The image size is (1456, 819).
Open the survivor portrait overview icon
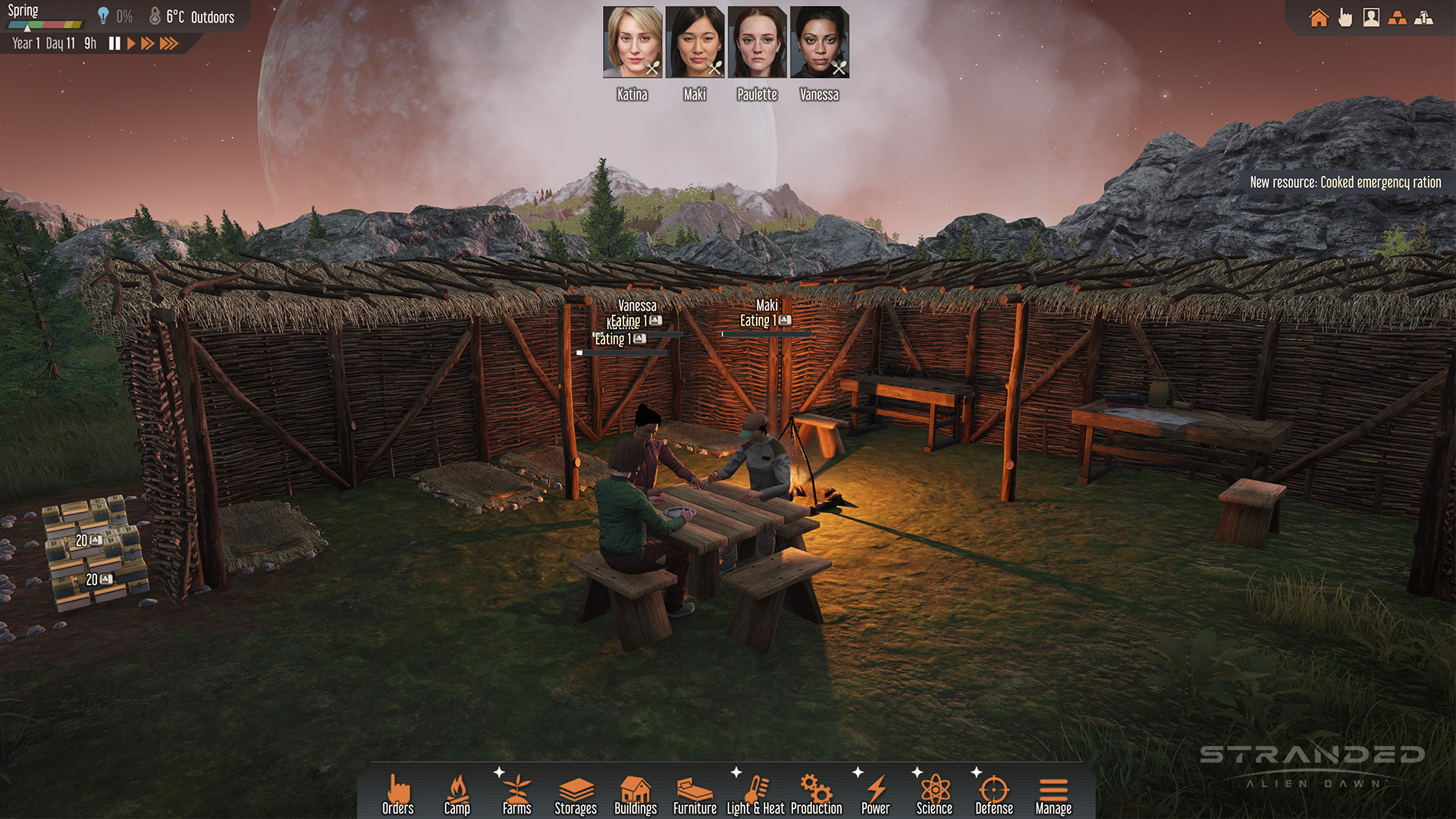(x=1371, y=17)
